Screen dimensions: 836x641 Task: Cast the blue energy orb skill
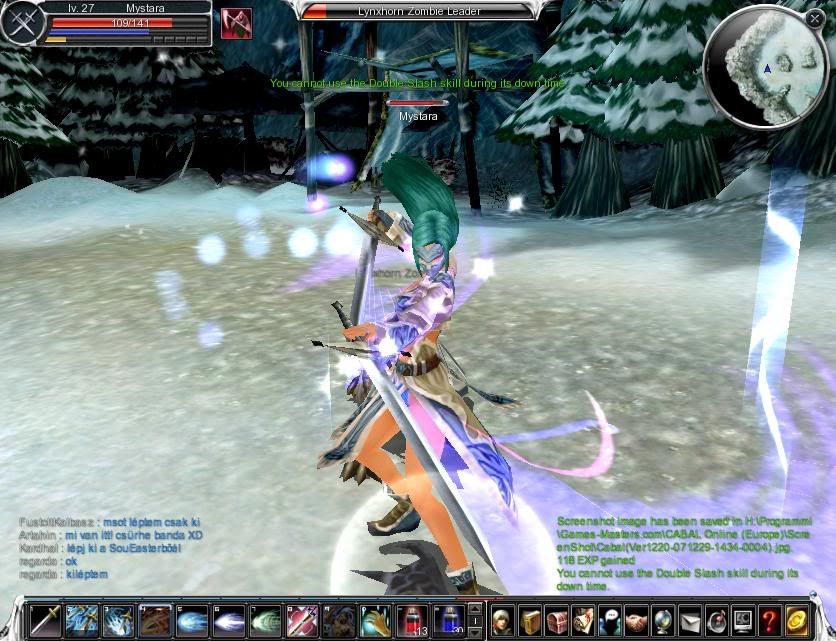(x=192, y=621)
